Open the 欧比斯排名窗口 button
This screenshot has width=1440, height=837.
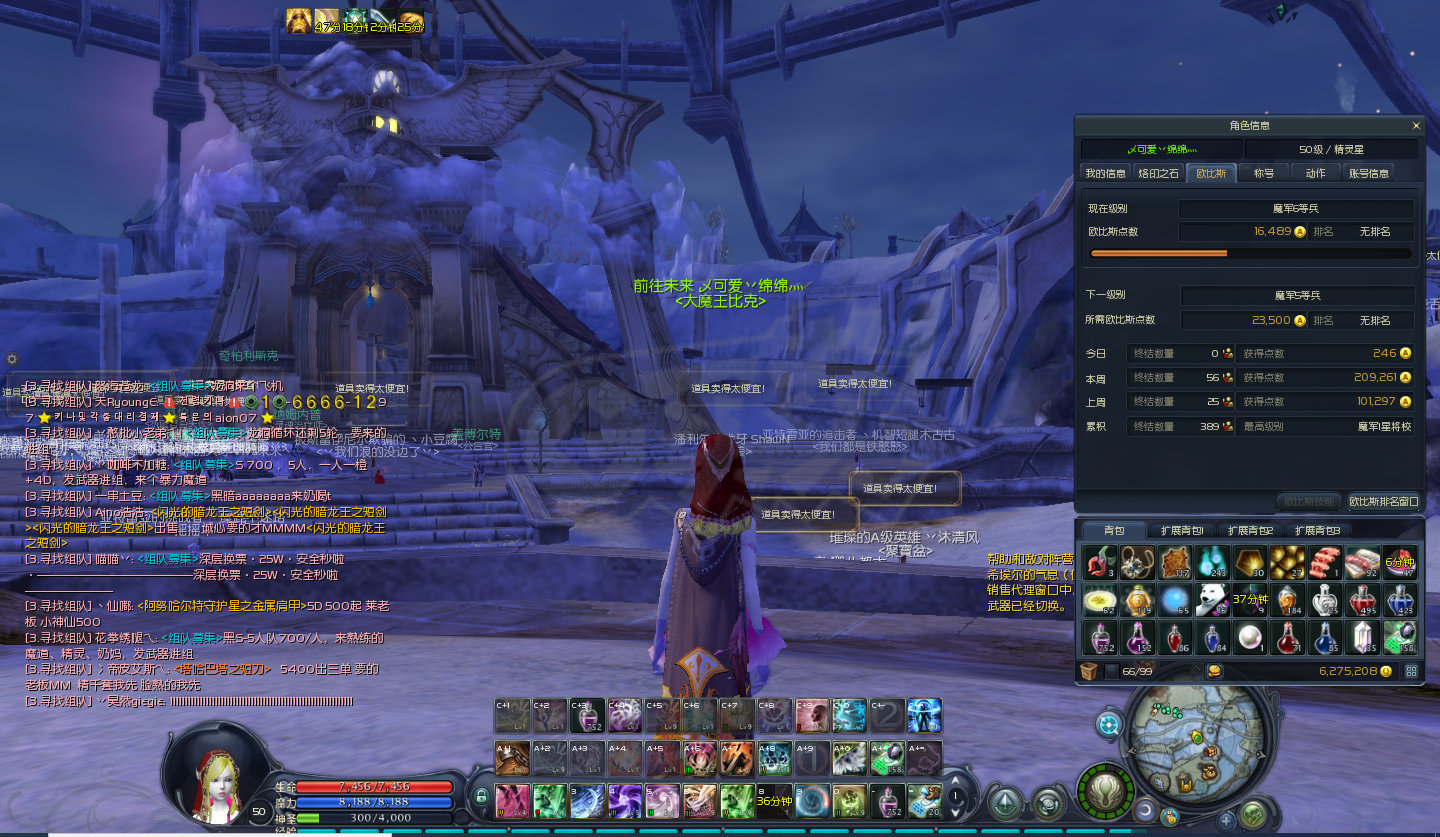tap(1383, 501)
